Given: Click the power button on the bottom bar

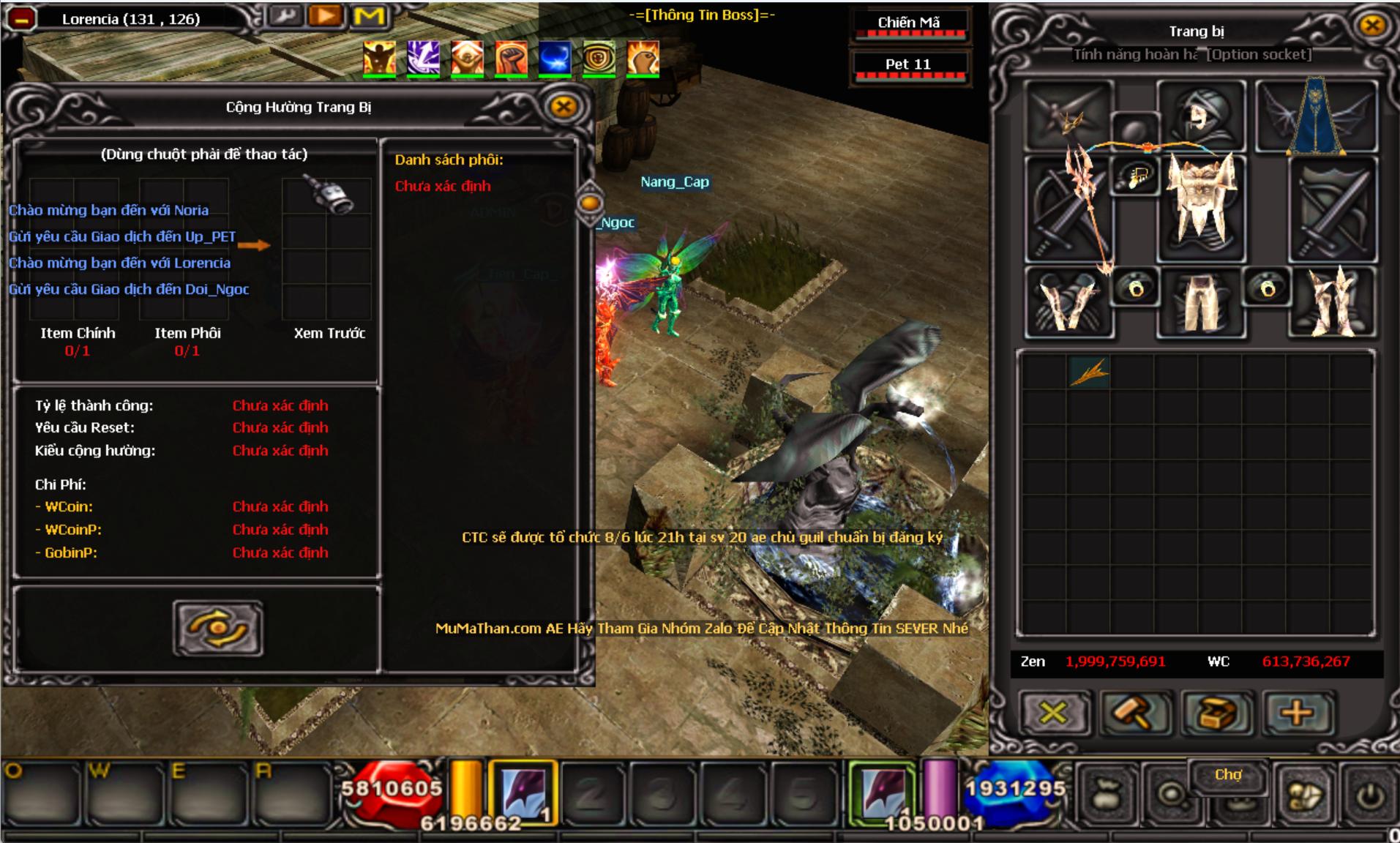Looking at the screenshot, I should (x=1370, y=797).
